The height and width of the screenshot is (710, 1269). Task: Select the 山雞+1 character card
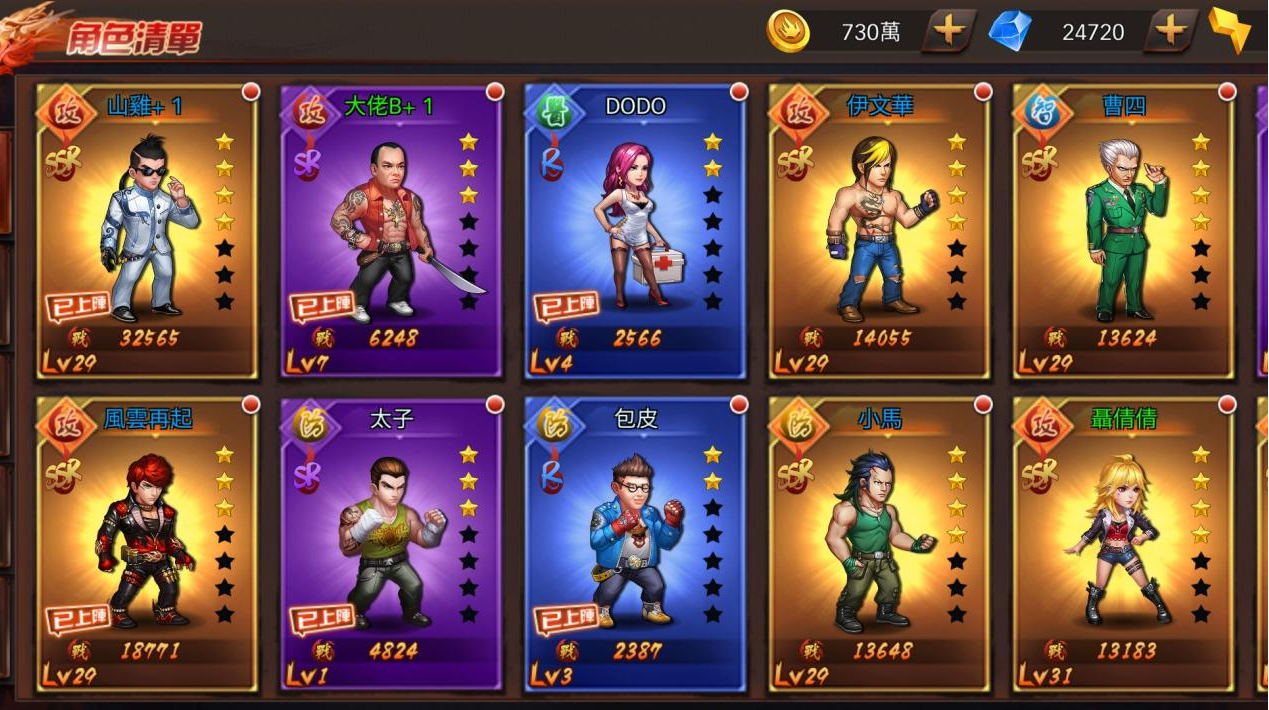coord(147,232)
